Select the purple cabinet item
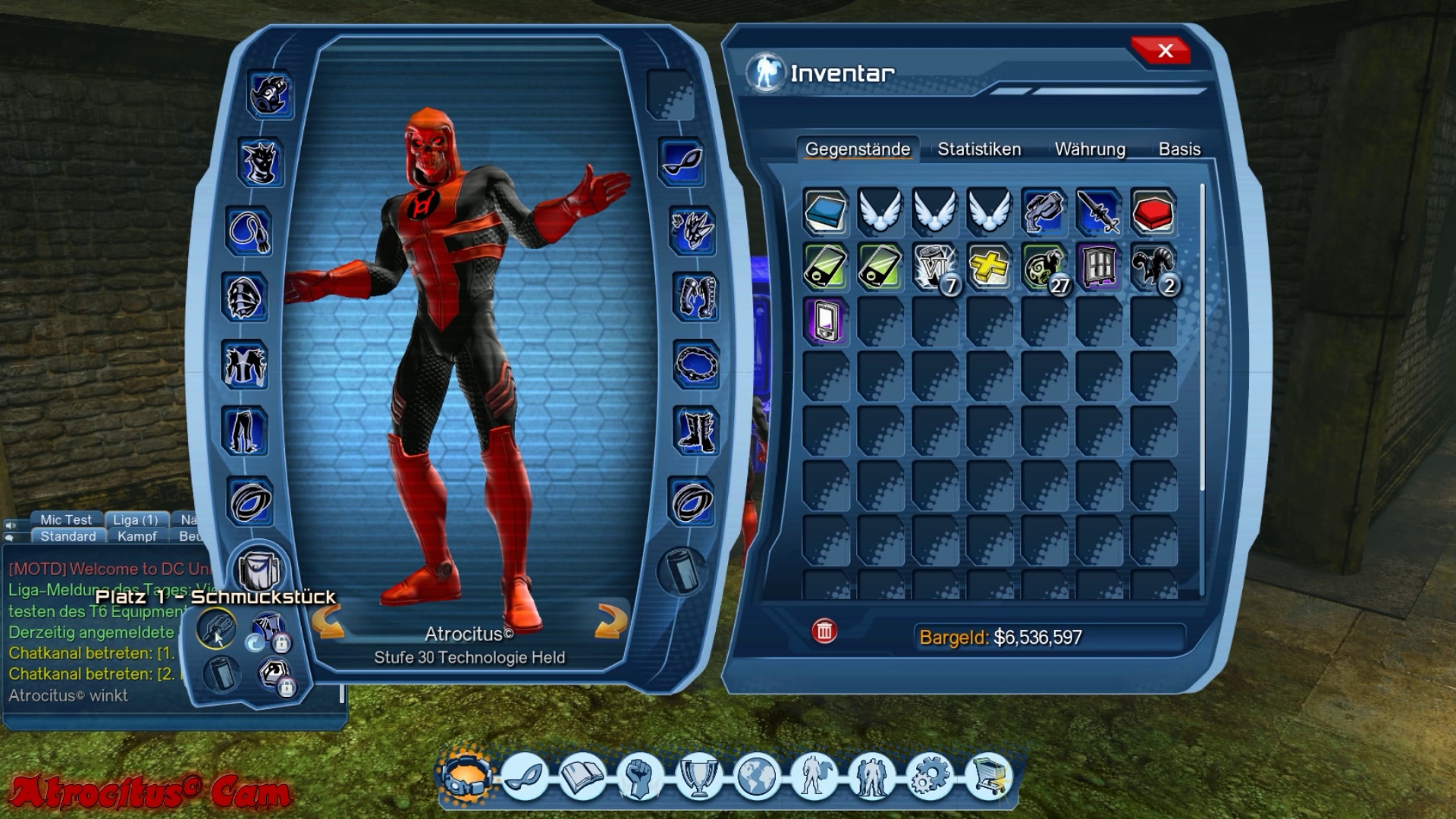Screen dimensions: 1456x819 (1098, 267)
